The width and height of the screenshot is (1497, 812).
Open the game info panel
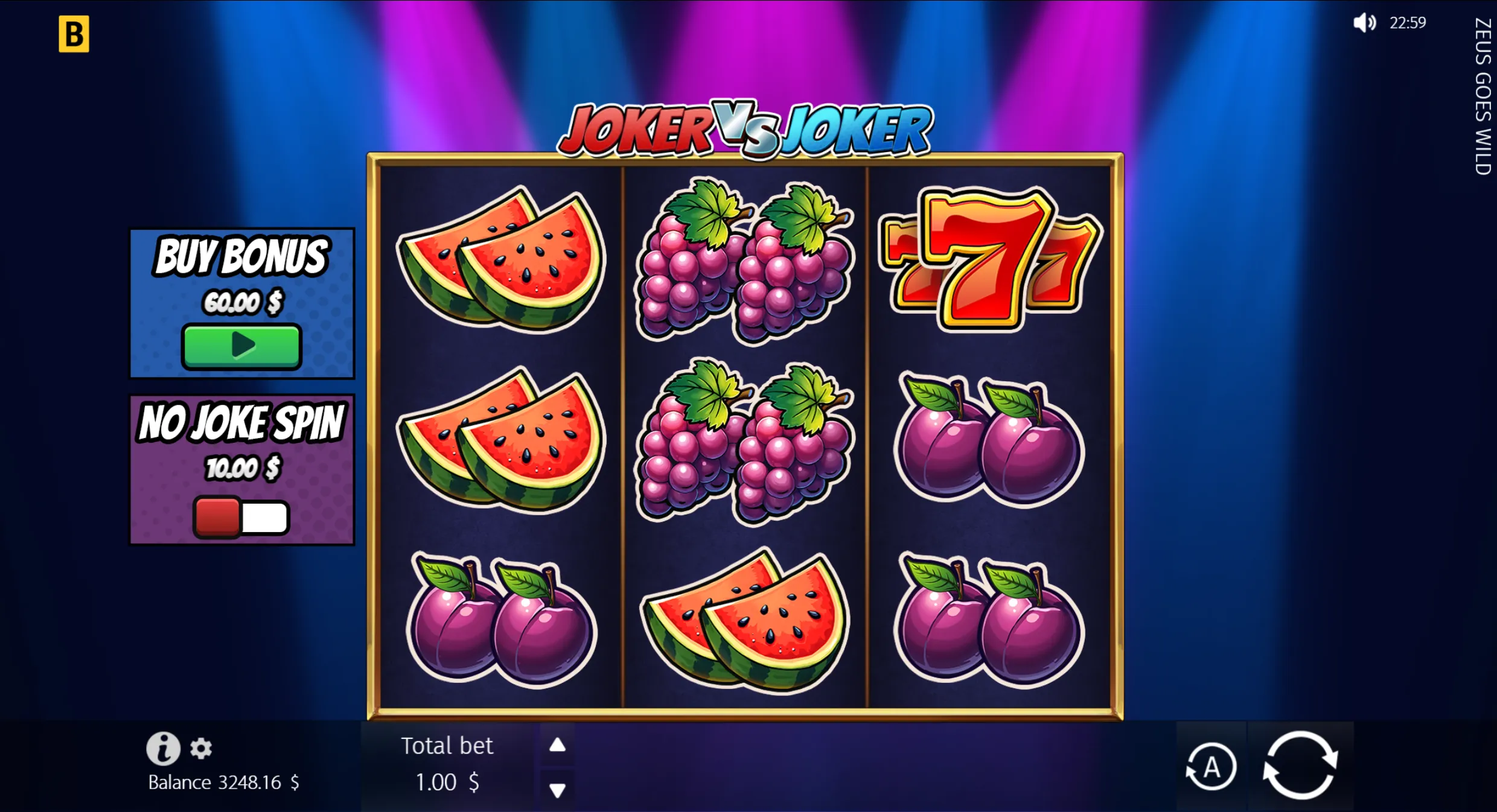[x=163, y=748]
